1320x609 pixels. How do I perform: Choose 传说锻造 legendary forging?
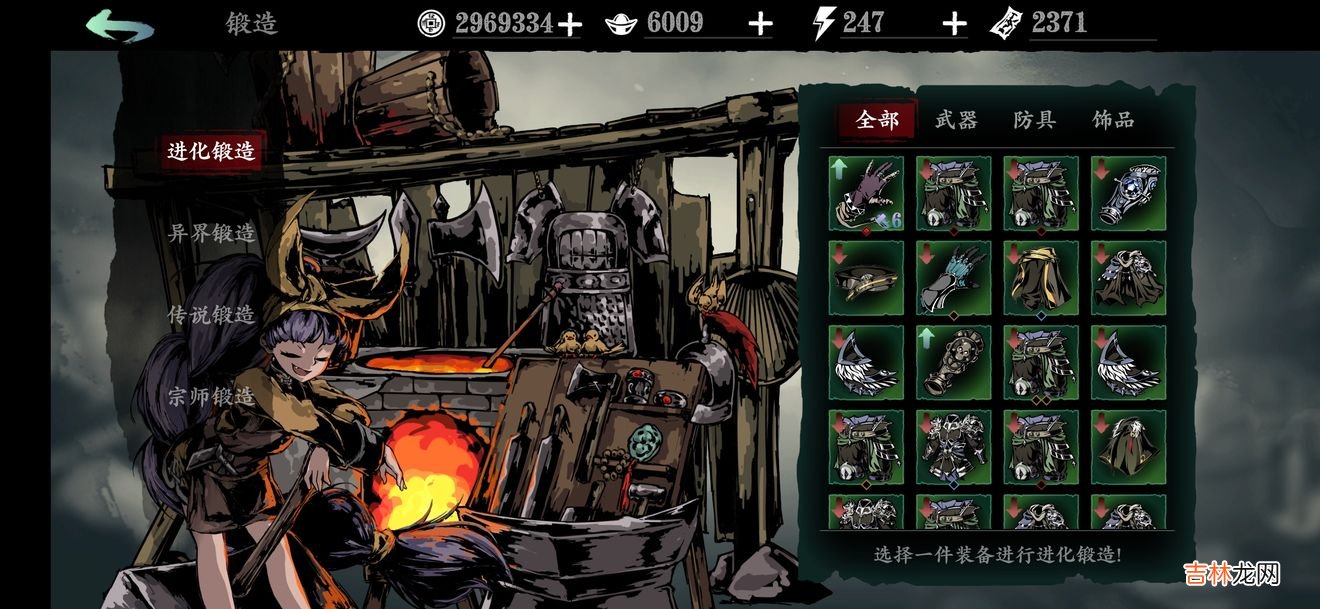212,315
